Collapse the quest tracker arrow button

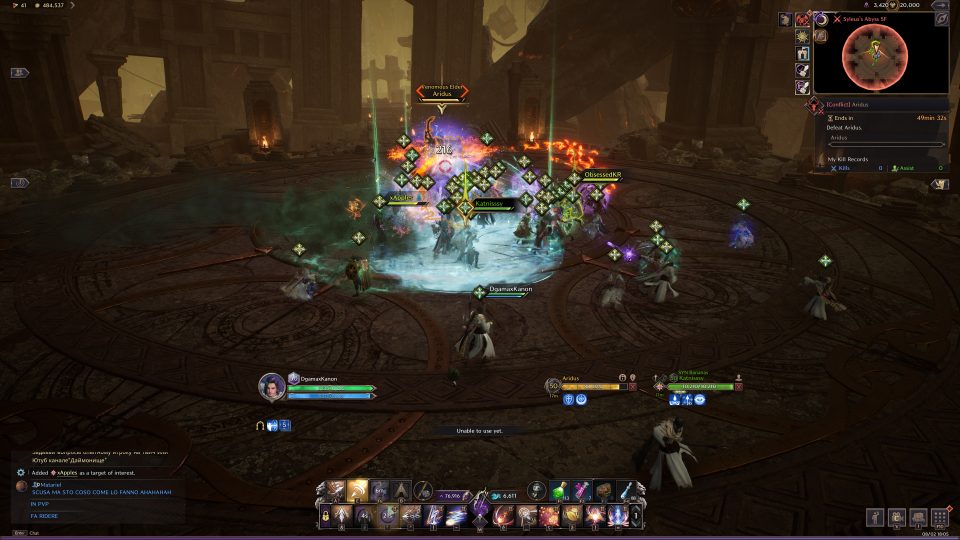pos(938,184)
